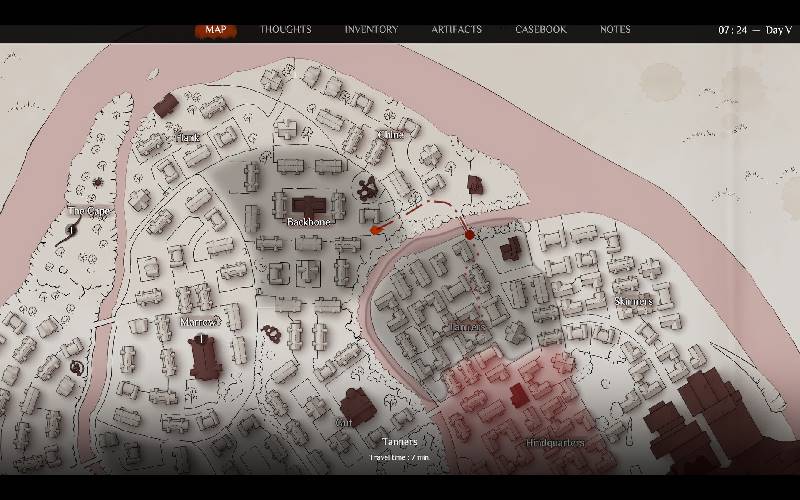Select the Headquarters label on the map
This screenshot has height=500, width=800.
(x=555, y=443)
